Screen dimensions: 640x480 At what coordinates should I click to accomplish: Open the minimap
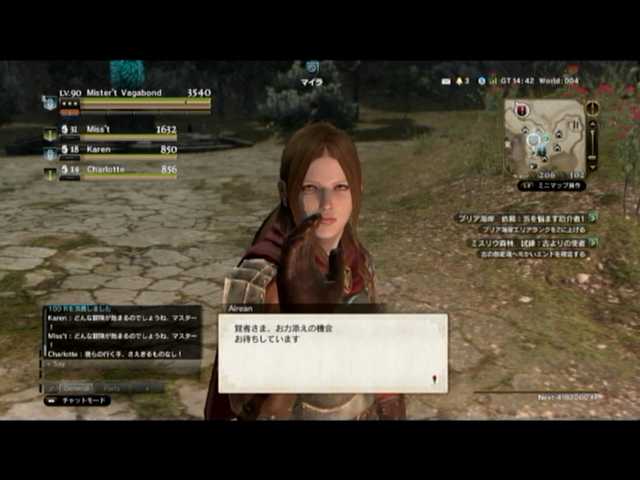tap(544, 138)
